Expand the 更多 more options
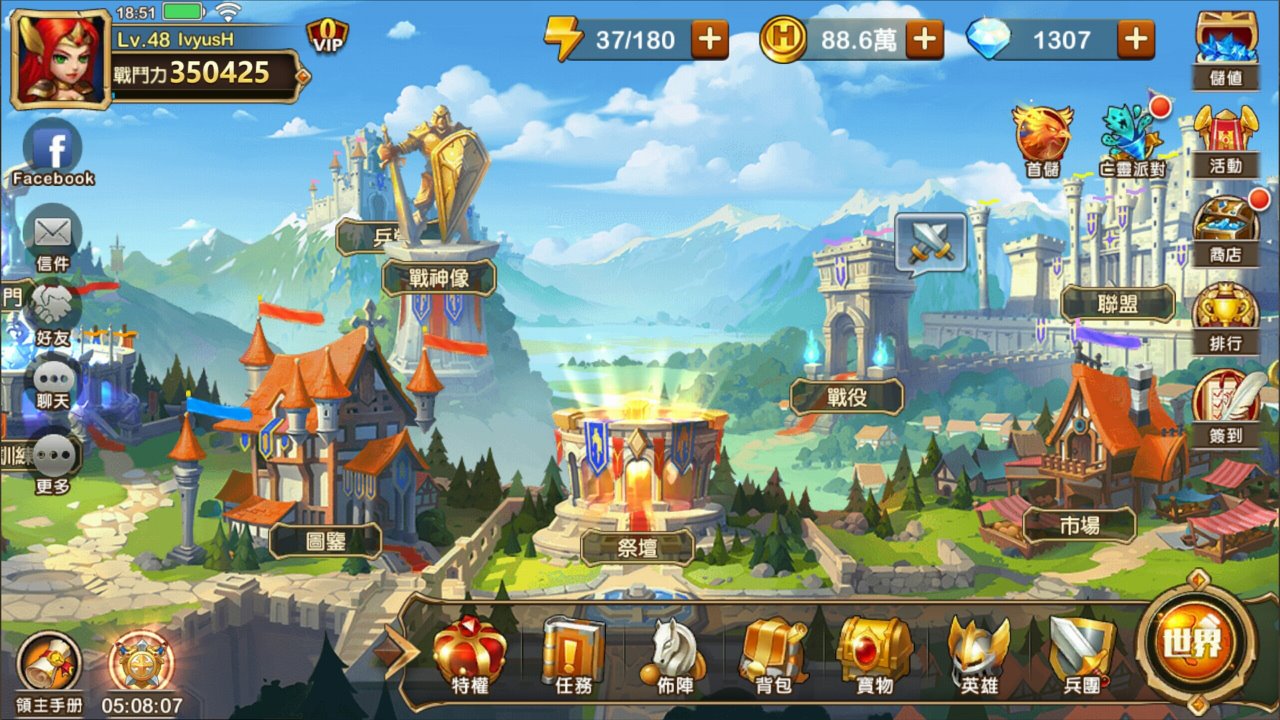Image resolution: width=1280 pixels, height=720 pixels. (x=53, y=462)
